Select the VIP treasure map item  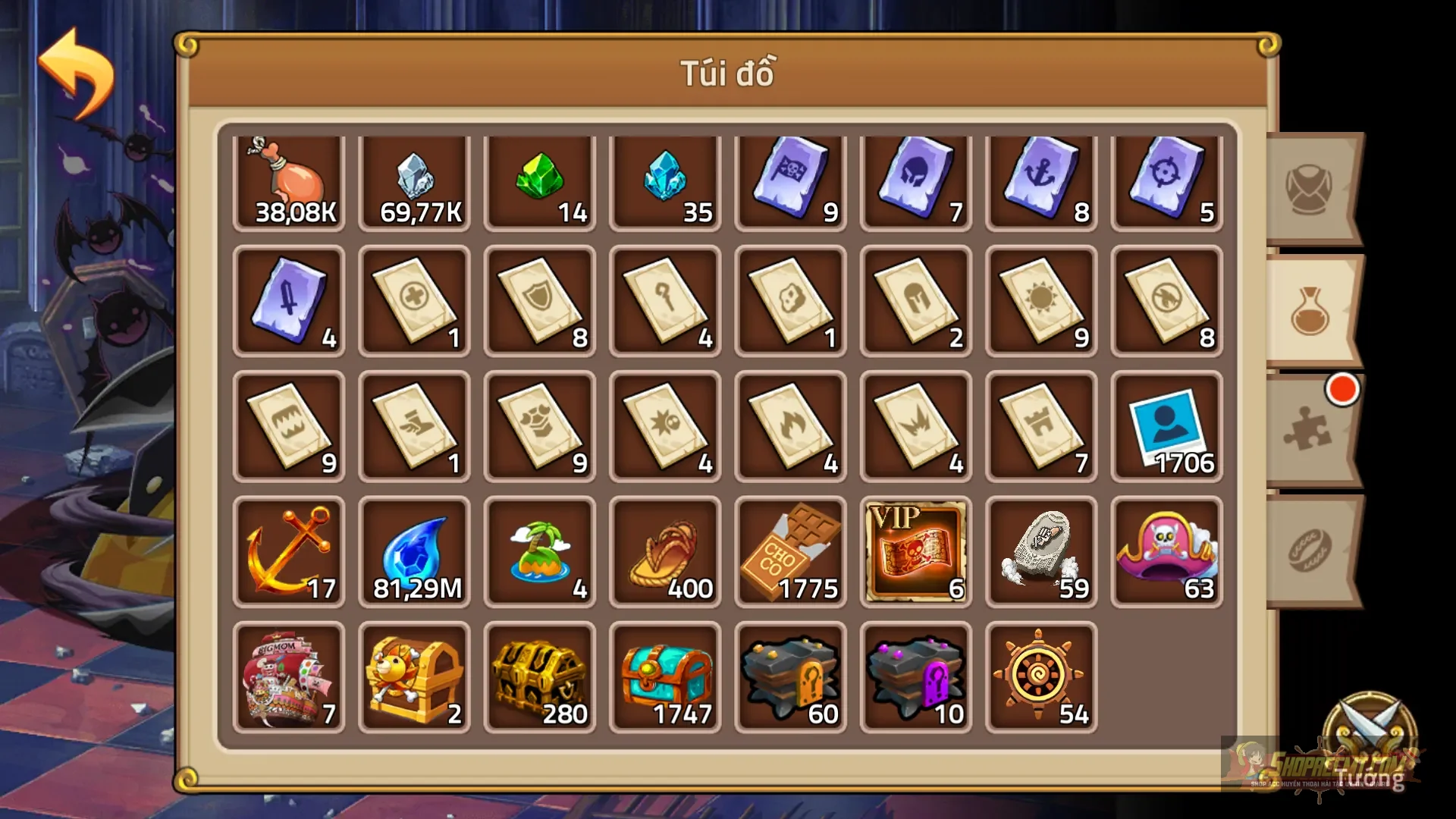pos(914,550)
